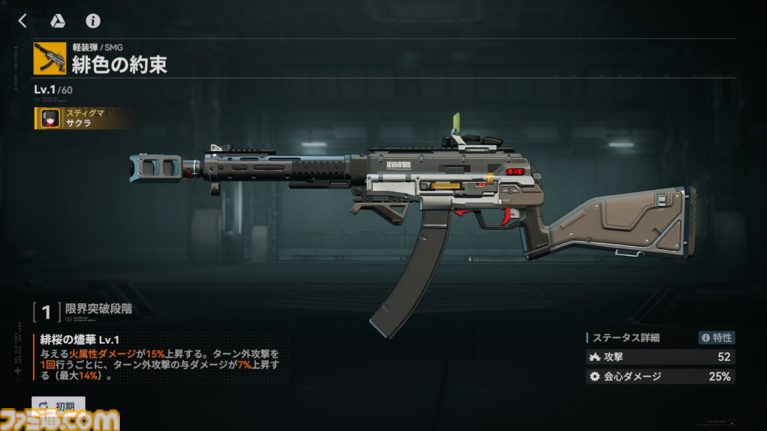Screen dimensions: 767x431
Task: Go back with the left arrow button
Action: pyautogui.click(x=23, y=20)
